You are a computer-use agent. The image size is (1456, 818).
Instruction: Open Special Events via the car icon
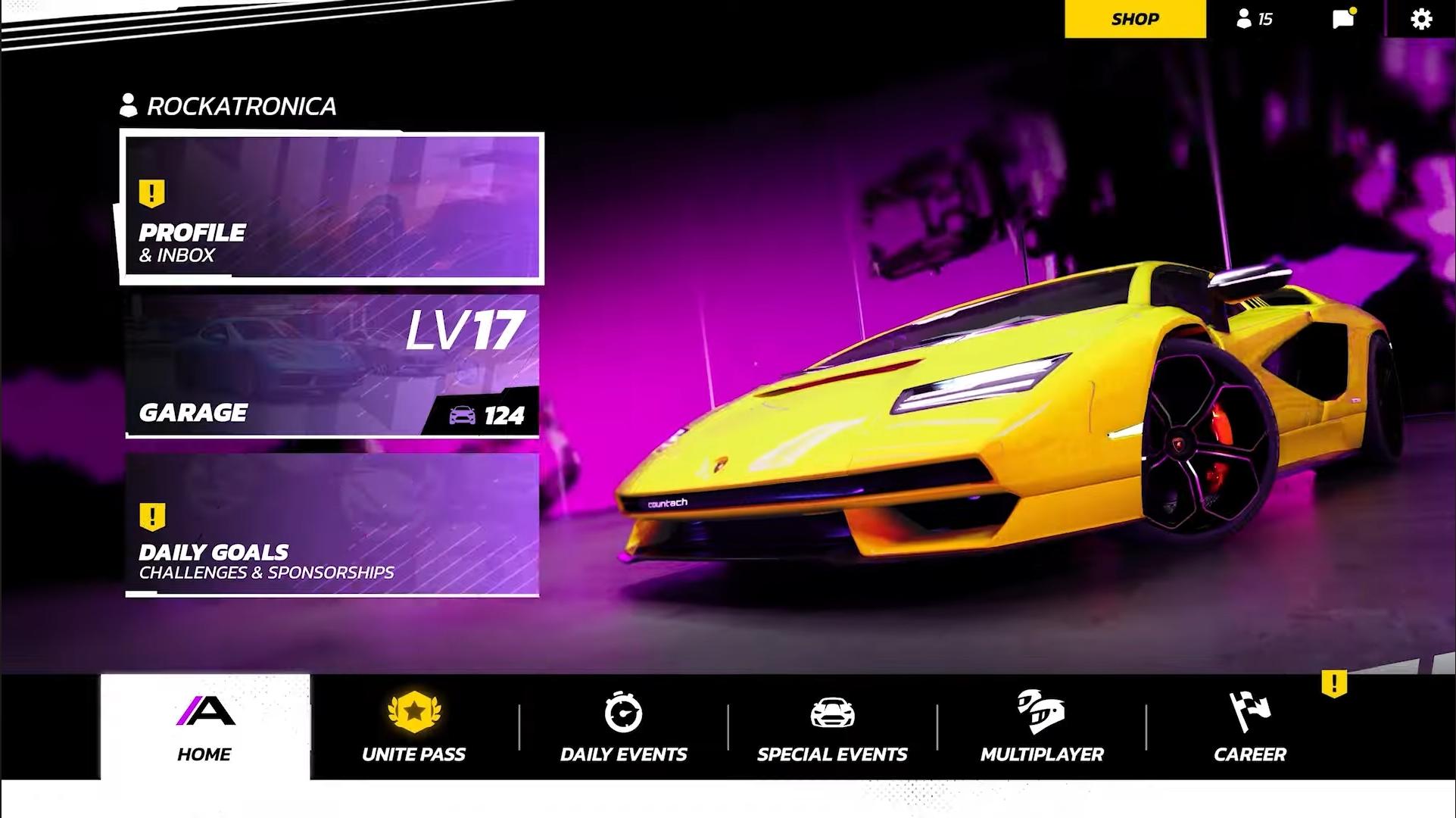click(x=834, y=713)
